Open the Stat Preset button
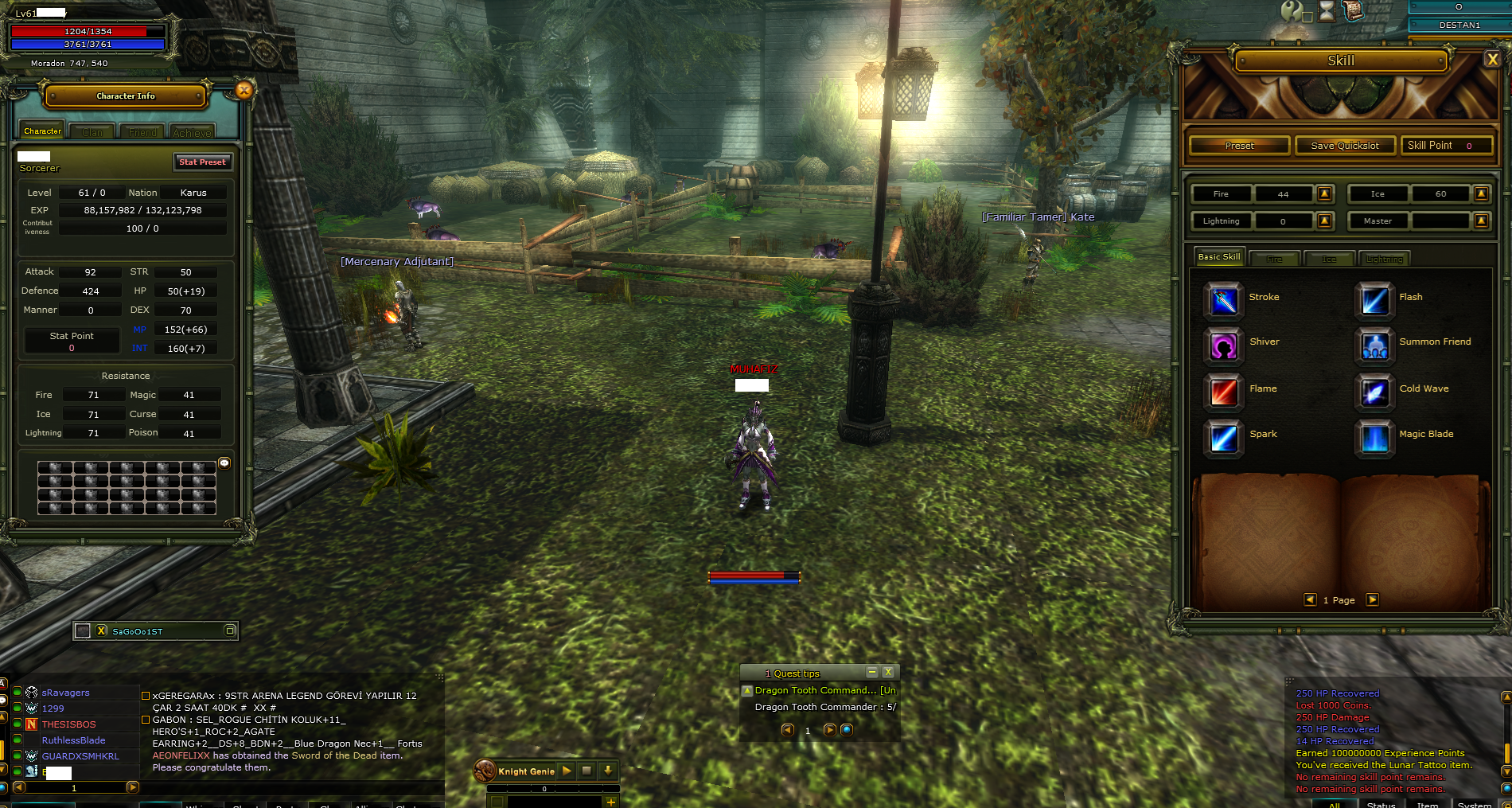Viewport: 1512px width, 808px height. (202, 162)
